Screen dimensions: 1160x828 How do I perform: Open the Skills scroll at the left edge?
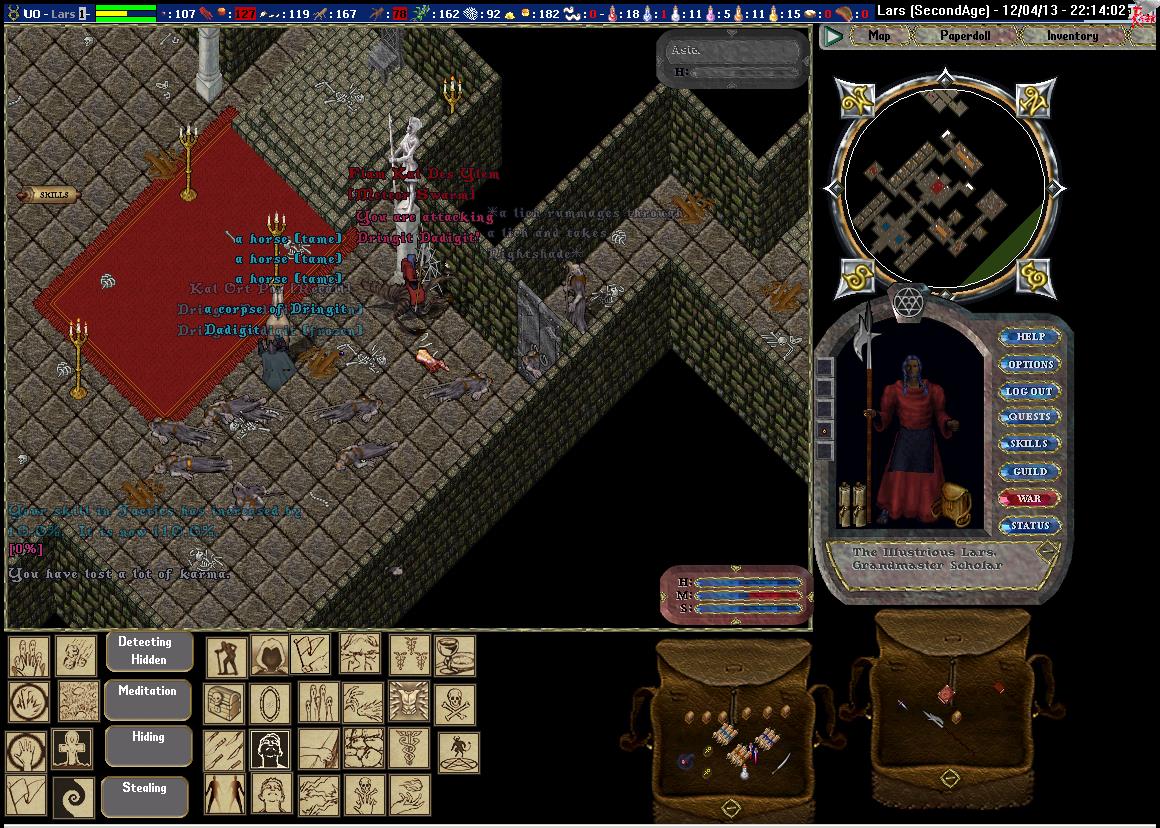(x=51, y=195)
